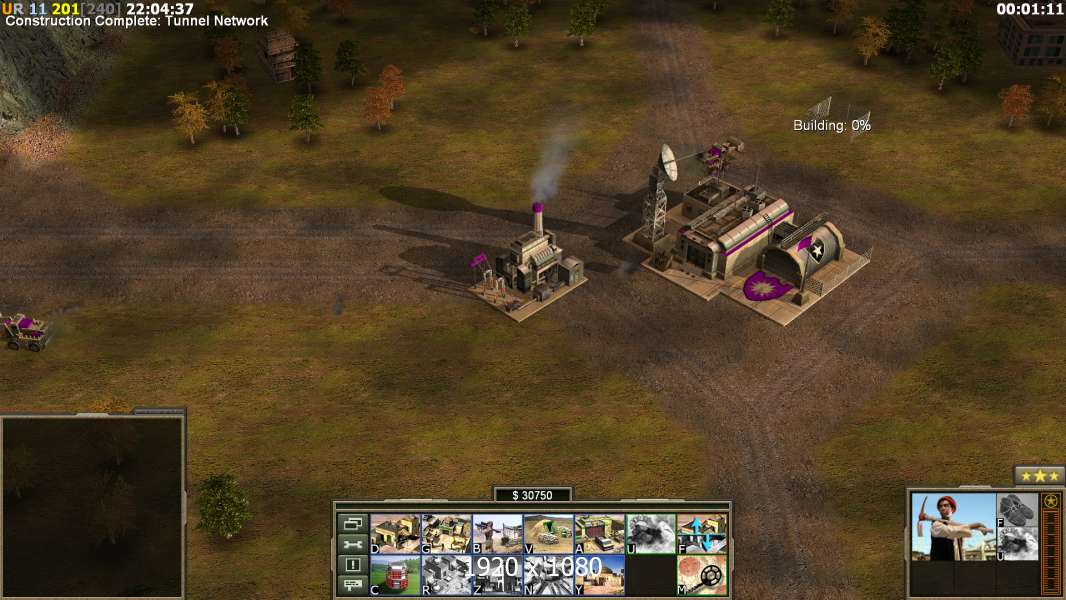1066x600 pixels.
Task: Click the minimap radar panel
Action: (x=92, y=506)
